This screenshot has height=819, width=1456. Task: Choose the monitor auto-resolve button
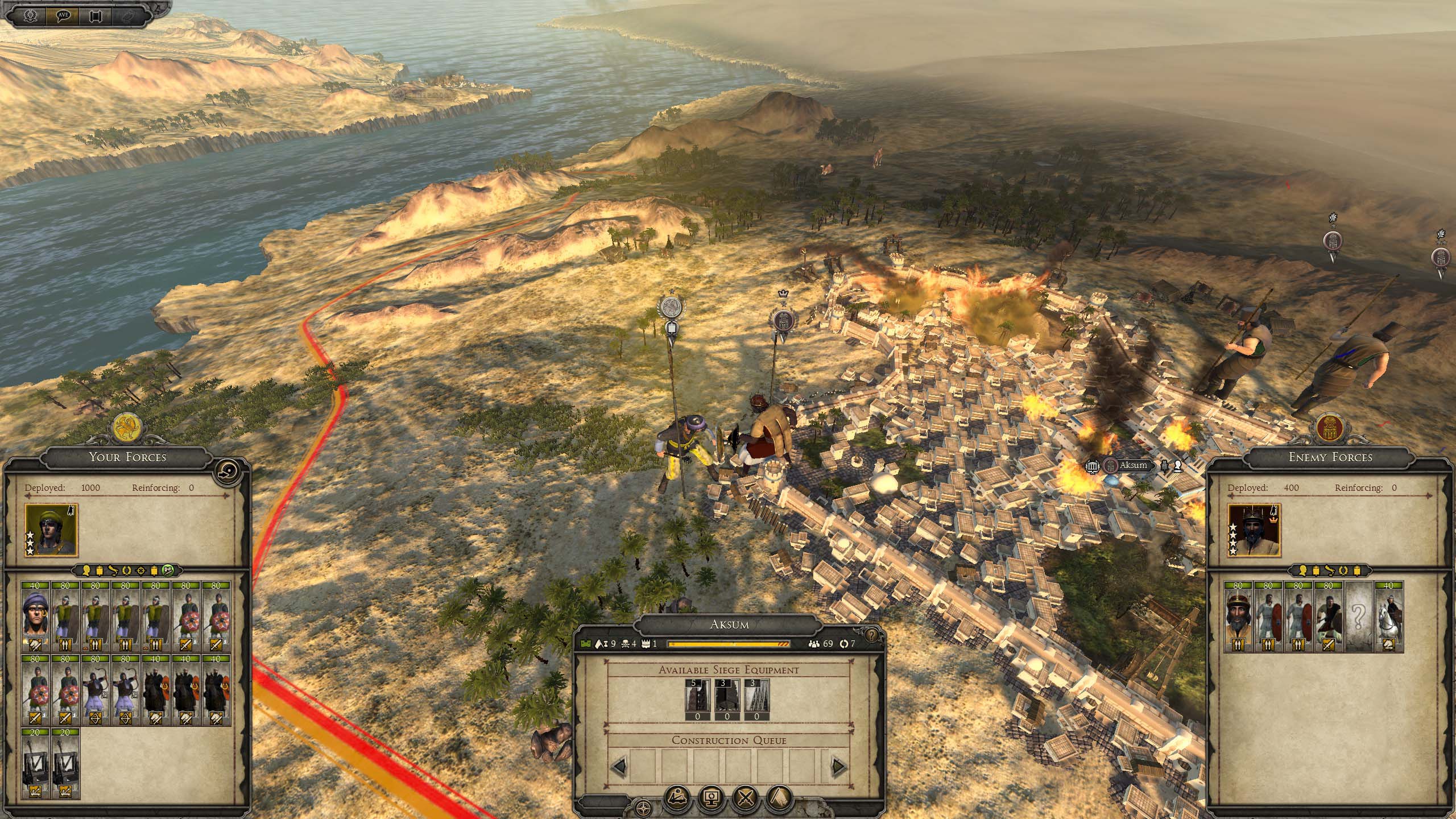(711, 799)
